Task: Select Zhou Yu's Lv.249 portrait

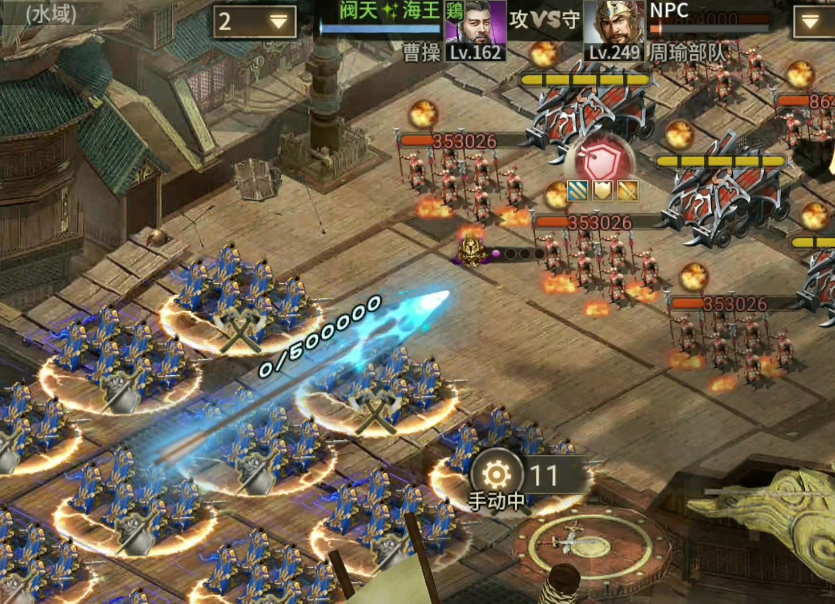Action: pyautogui.click(x=613, y=24)
